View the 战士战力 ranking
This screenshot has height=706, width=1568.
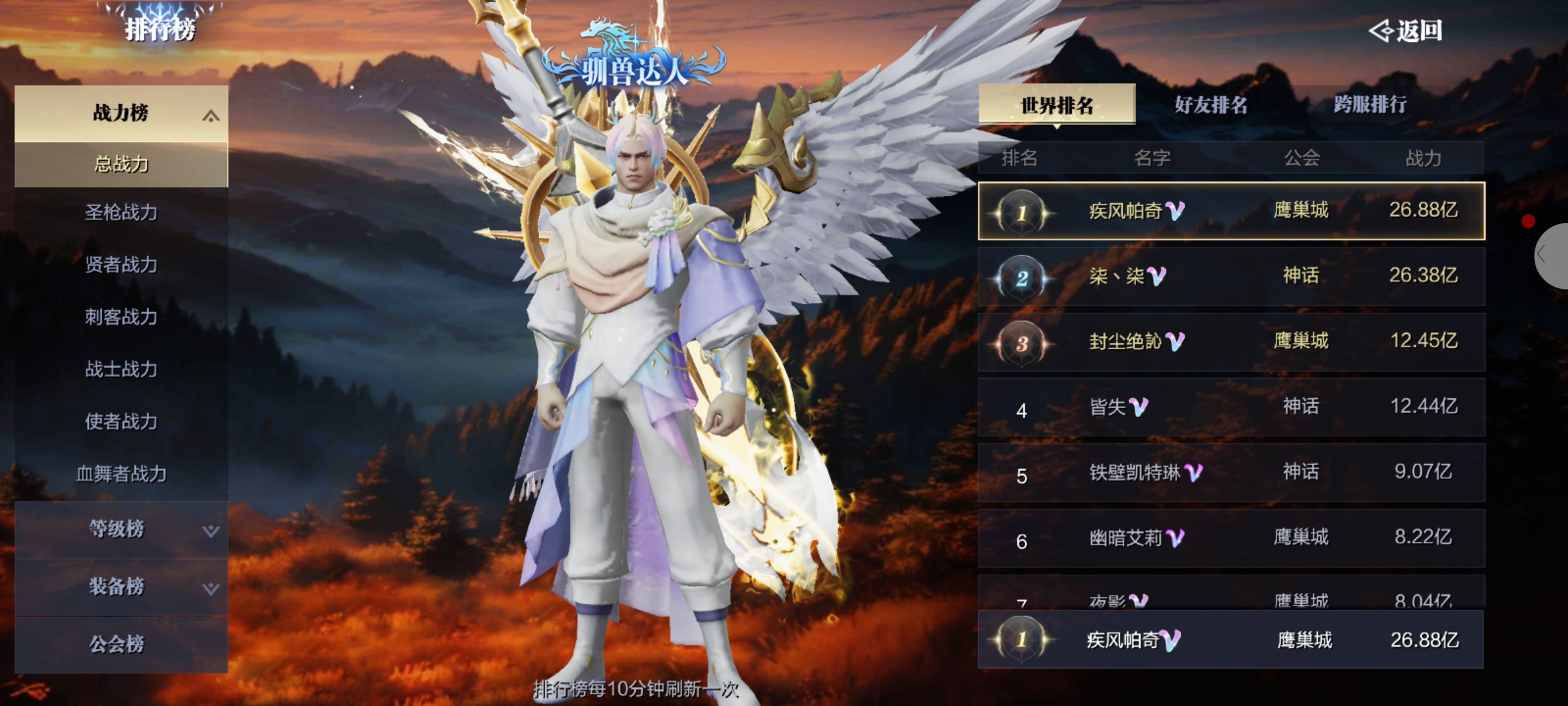(x=122, y=369)
